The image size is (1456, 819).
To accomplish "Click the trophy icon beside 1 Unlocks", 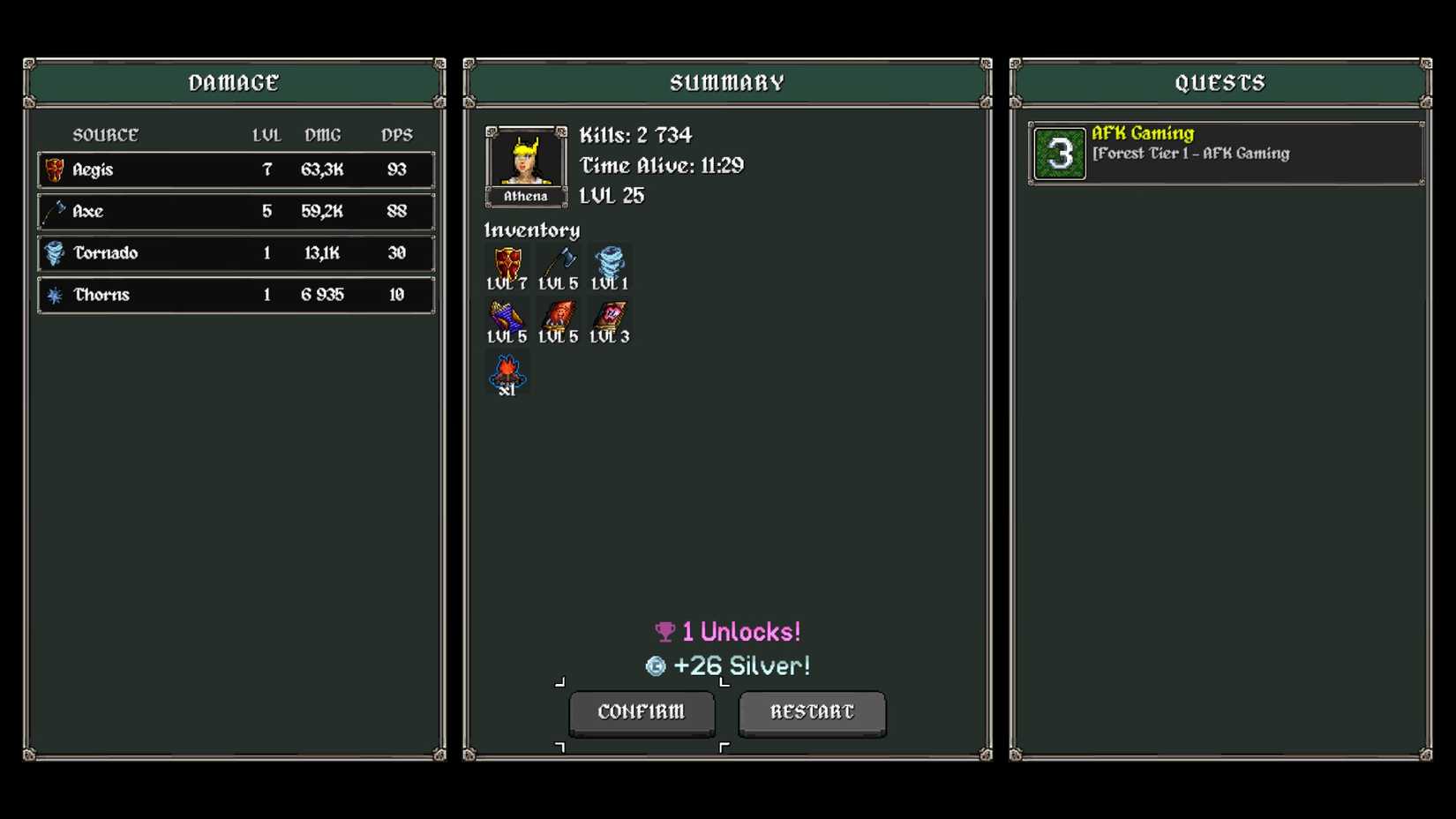I will coord(663,632).
